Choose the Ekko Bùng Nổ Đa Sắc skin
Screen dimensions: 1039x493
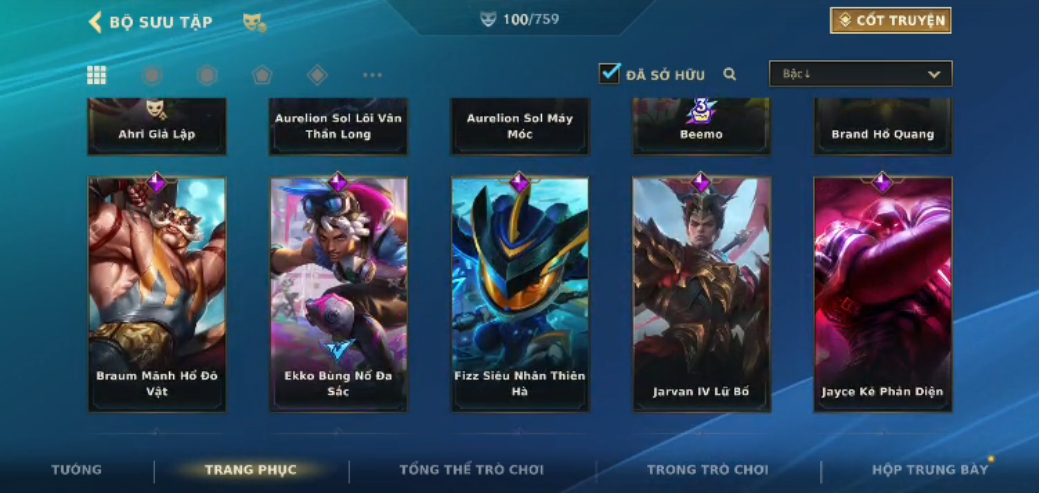tap(338, 294)
